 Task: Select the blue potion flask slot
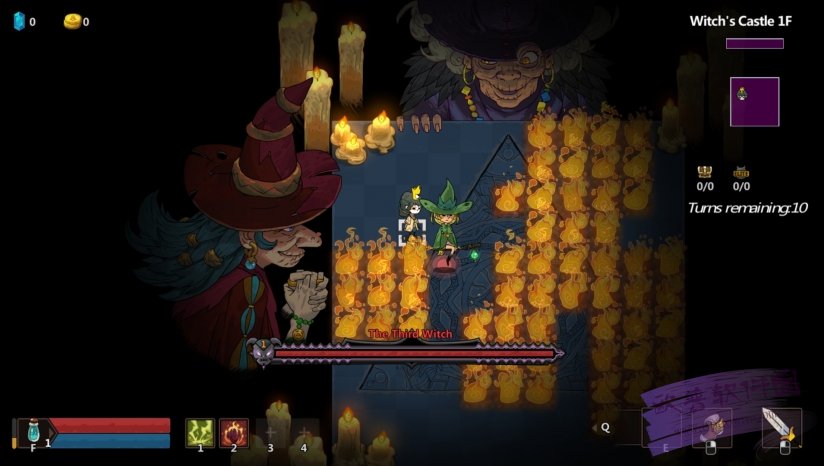tap(33, 431)
